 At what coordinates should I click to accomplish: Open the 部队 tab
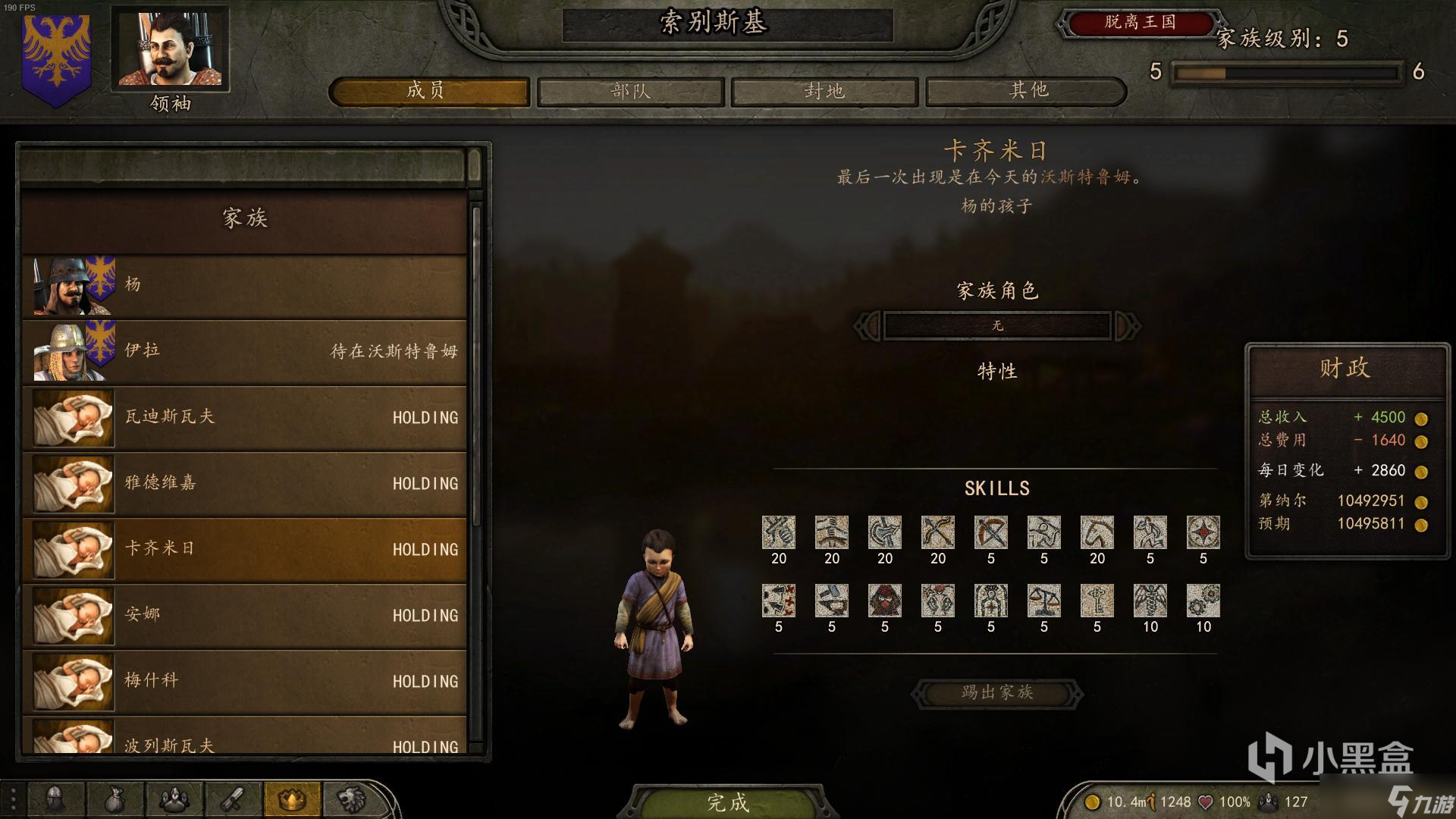(x=630, y=92)
